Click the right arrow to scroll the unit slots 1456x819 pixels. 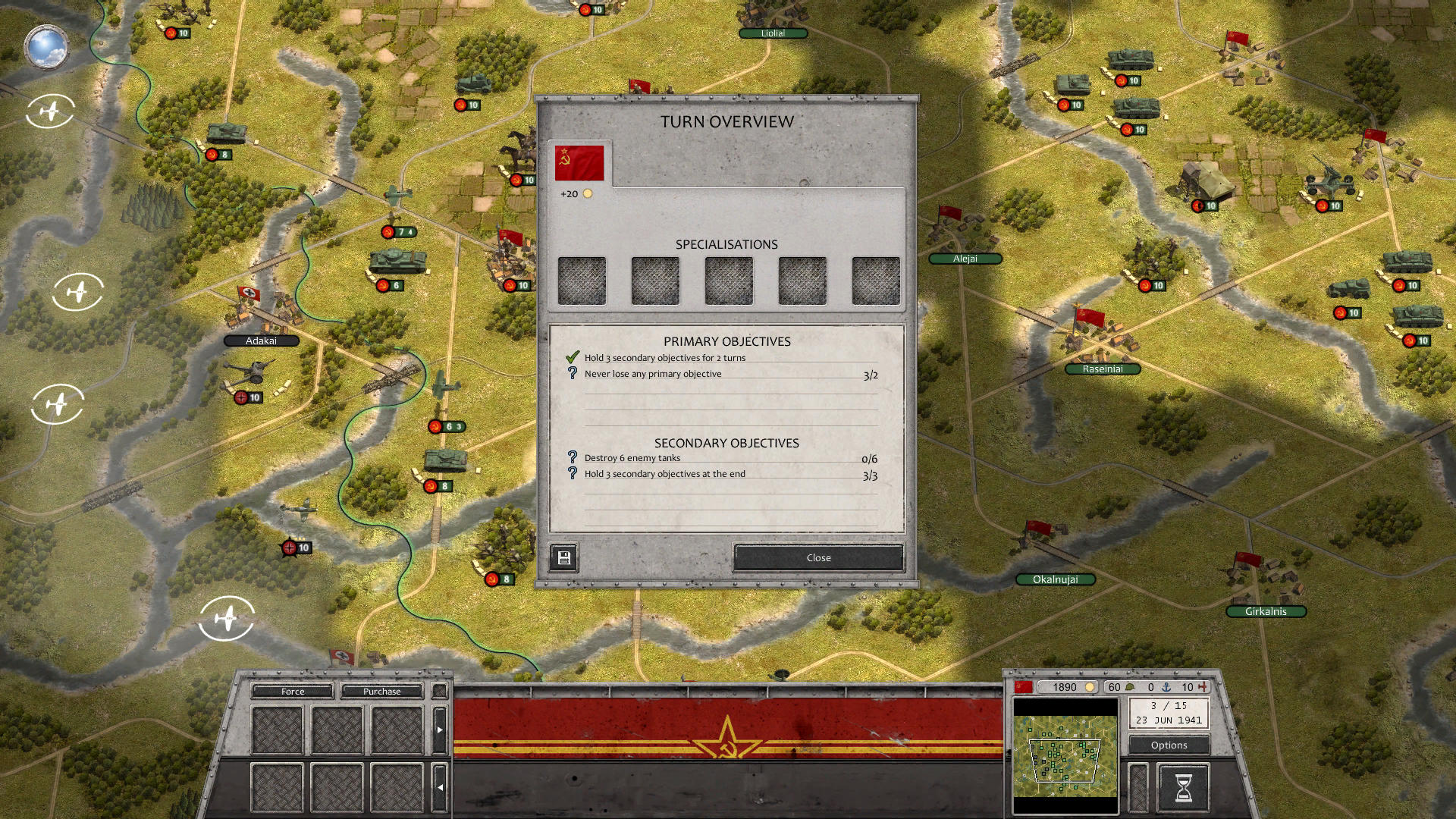(440, 728)
